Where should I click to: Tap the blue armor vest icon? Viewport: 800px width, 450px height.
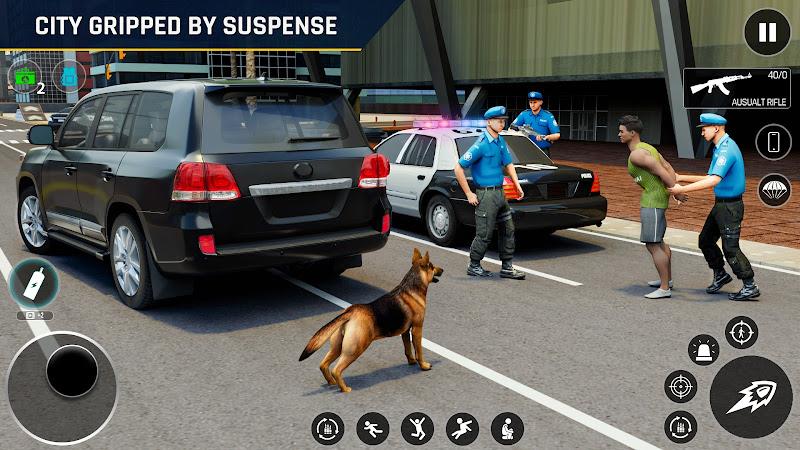(x=70, y=75)
